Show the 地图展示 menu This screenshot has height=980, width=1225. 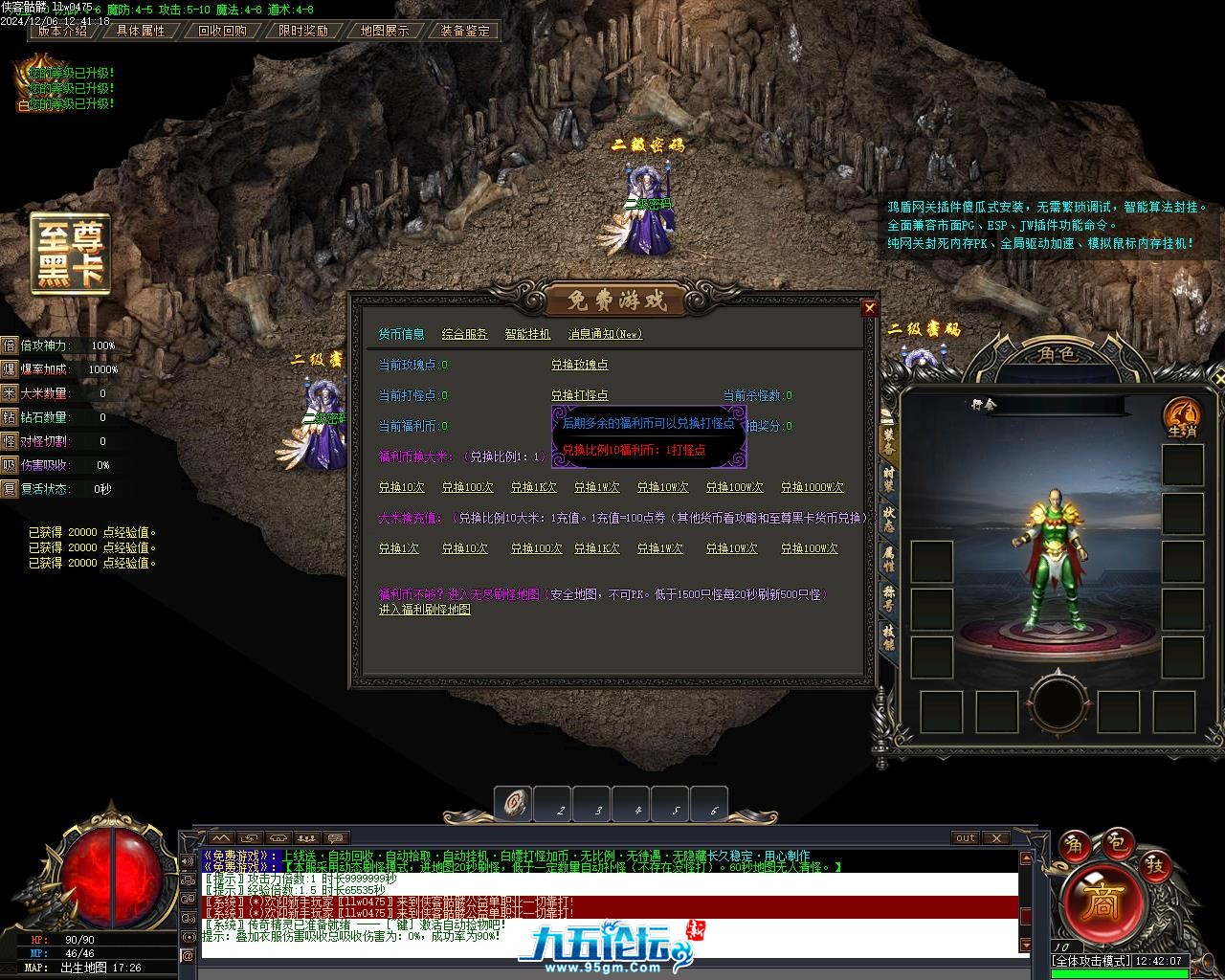(385, 31)
